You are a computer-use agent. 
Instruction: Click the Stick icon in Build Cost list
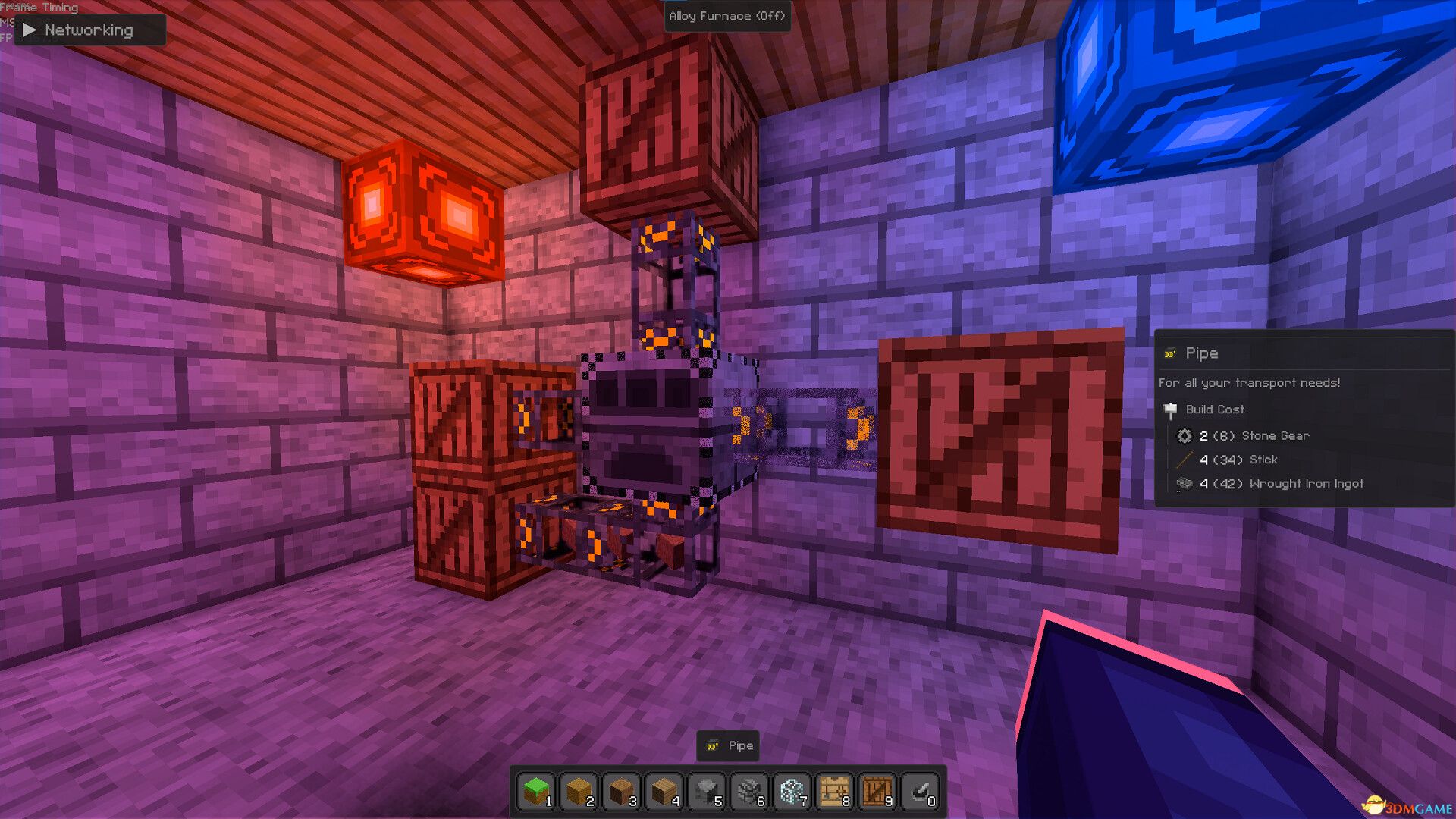[x=1184, y=460]
